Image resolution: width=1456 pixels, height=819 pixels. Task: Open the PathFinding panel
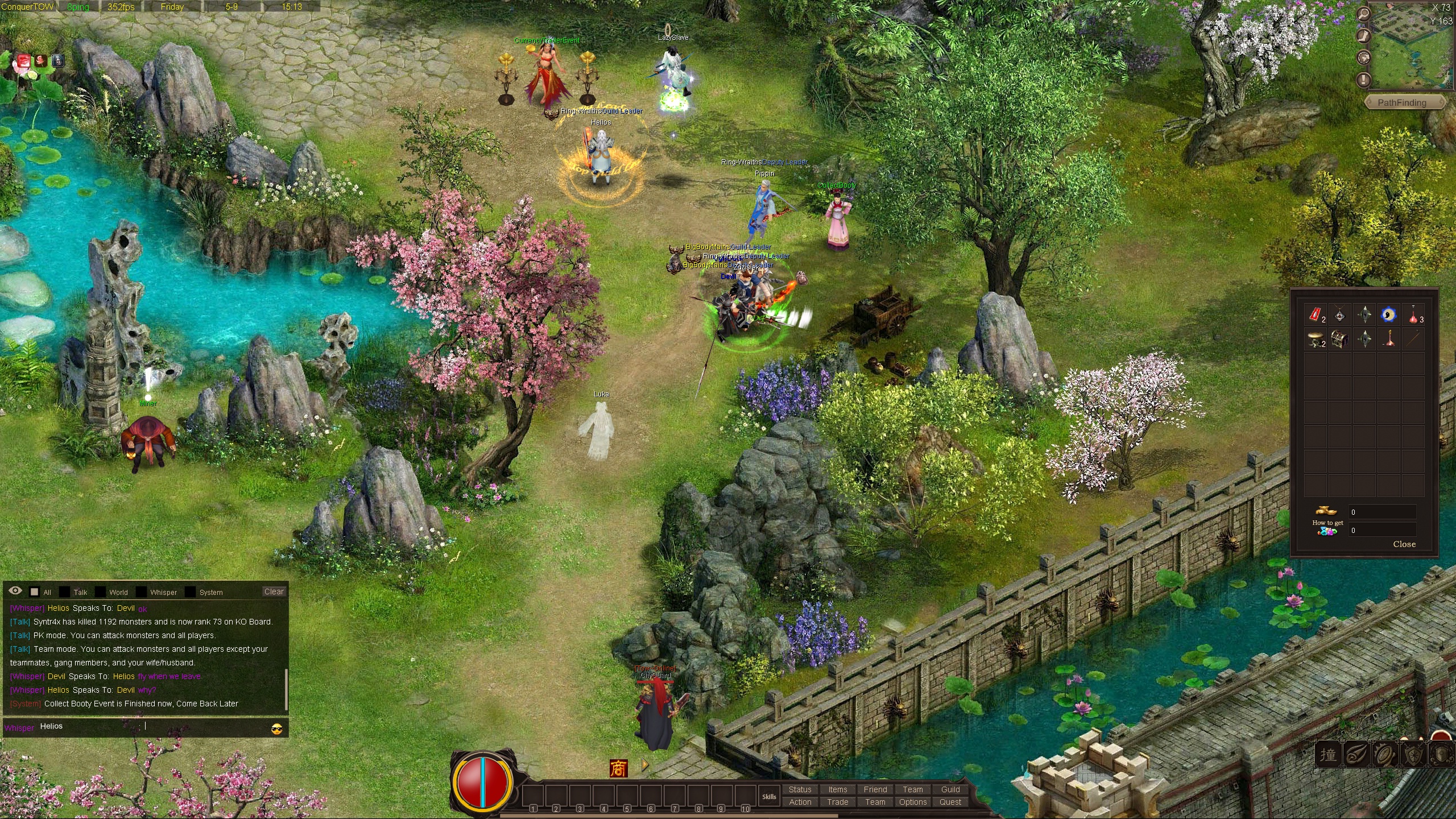click(x=1401, y=103)
